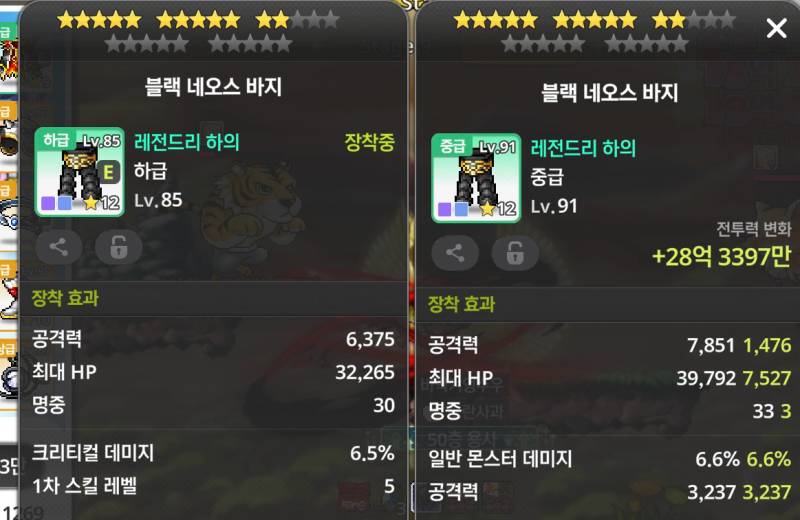Share the Lv.91 mid-grade pants

click(455, 253)
